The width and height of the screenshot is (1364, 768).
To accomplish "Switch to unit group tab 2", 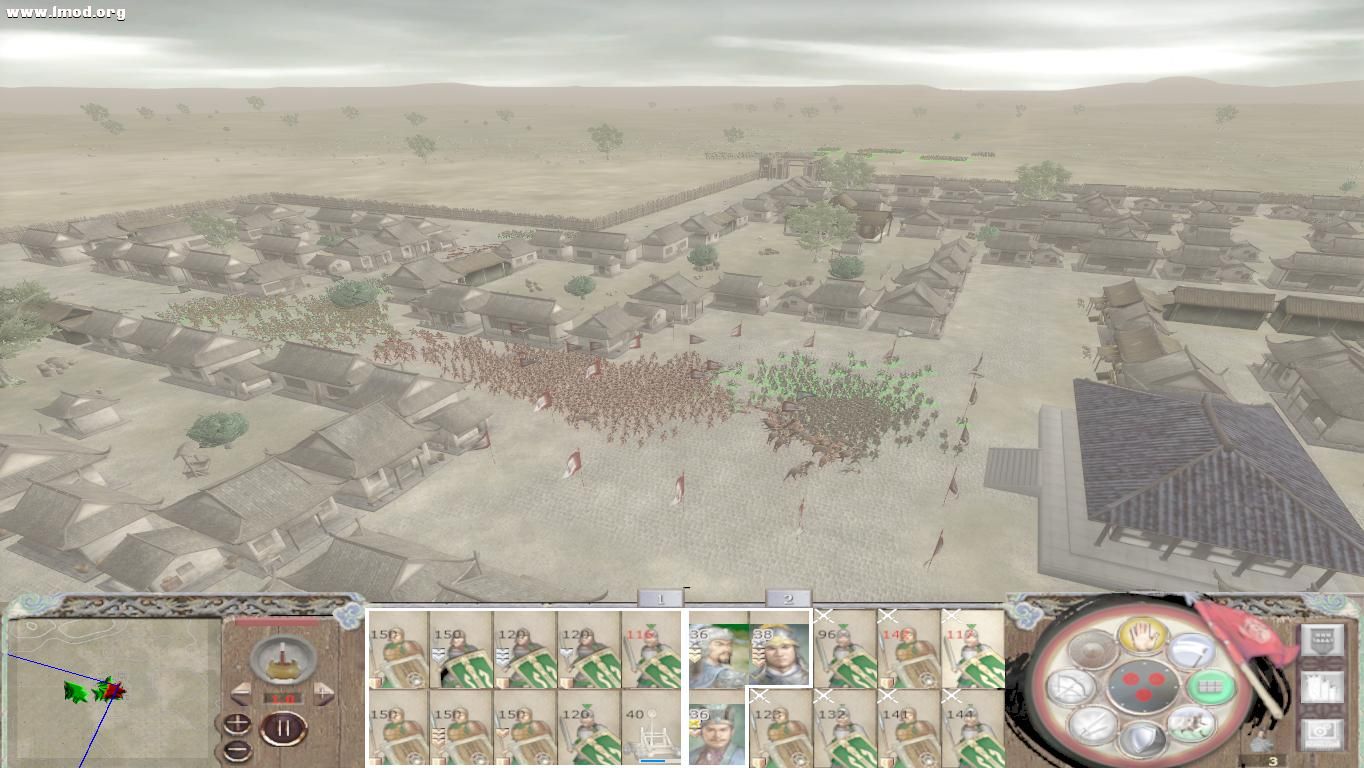I will tap(789, 597).
